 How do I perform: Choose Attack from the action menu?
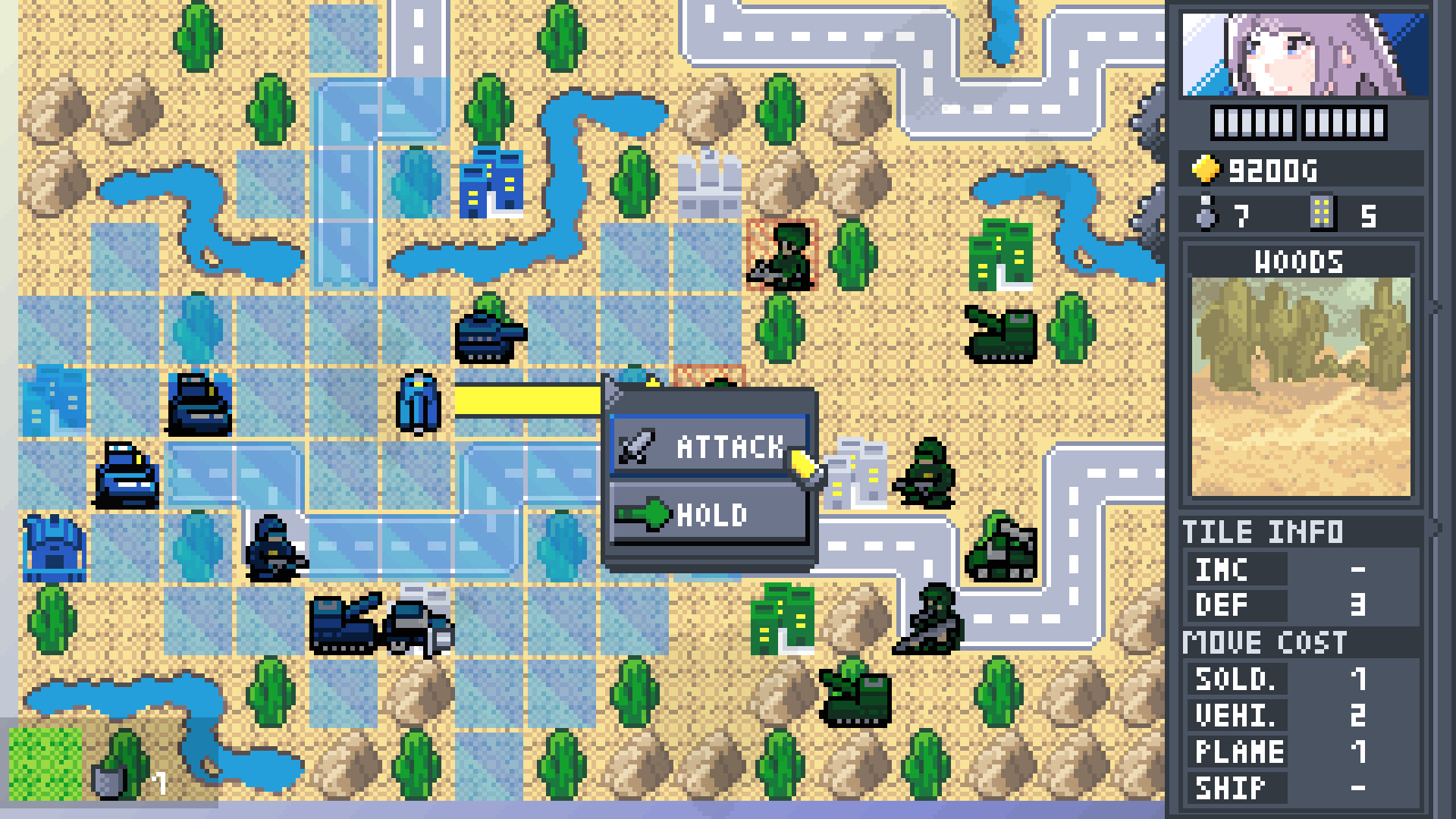(719, 447)
